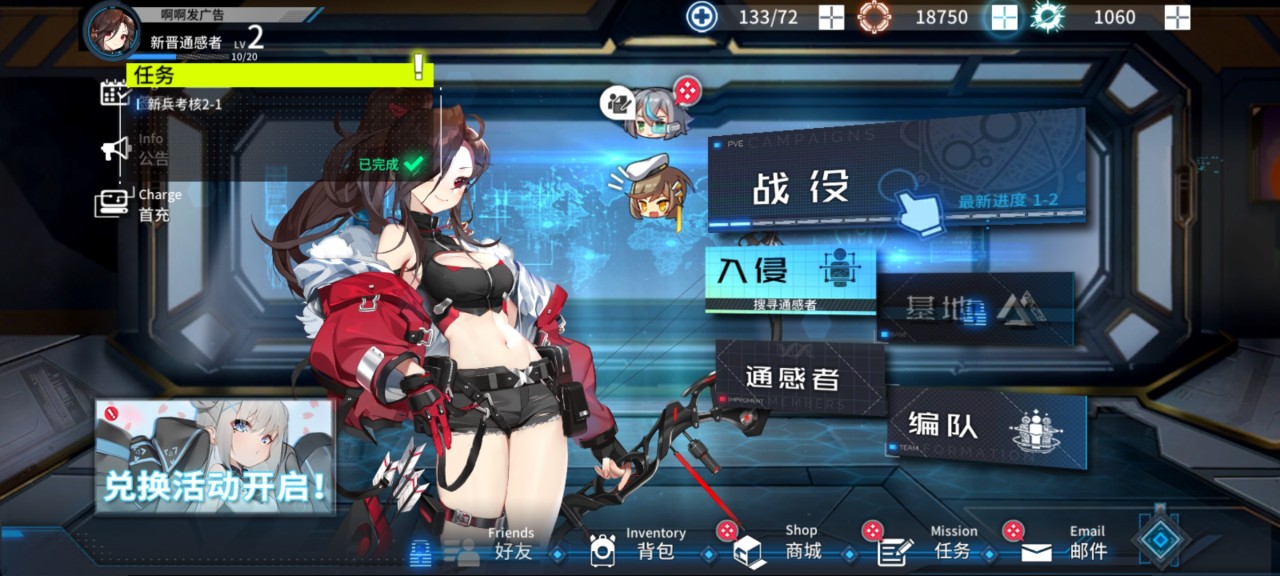Open the 战役 Campaigns menu
This screenshot has width=1280, height=576.
click(x=895, y=173)
